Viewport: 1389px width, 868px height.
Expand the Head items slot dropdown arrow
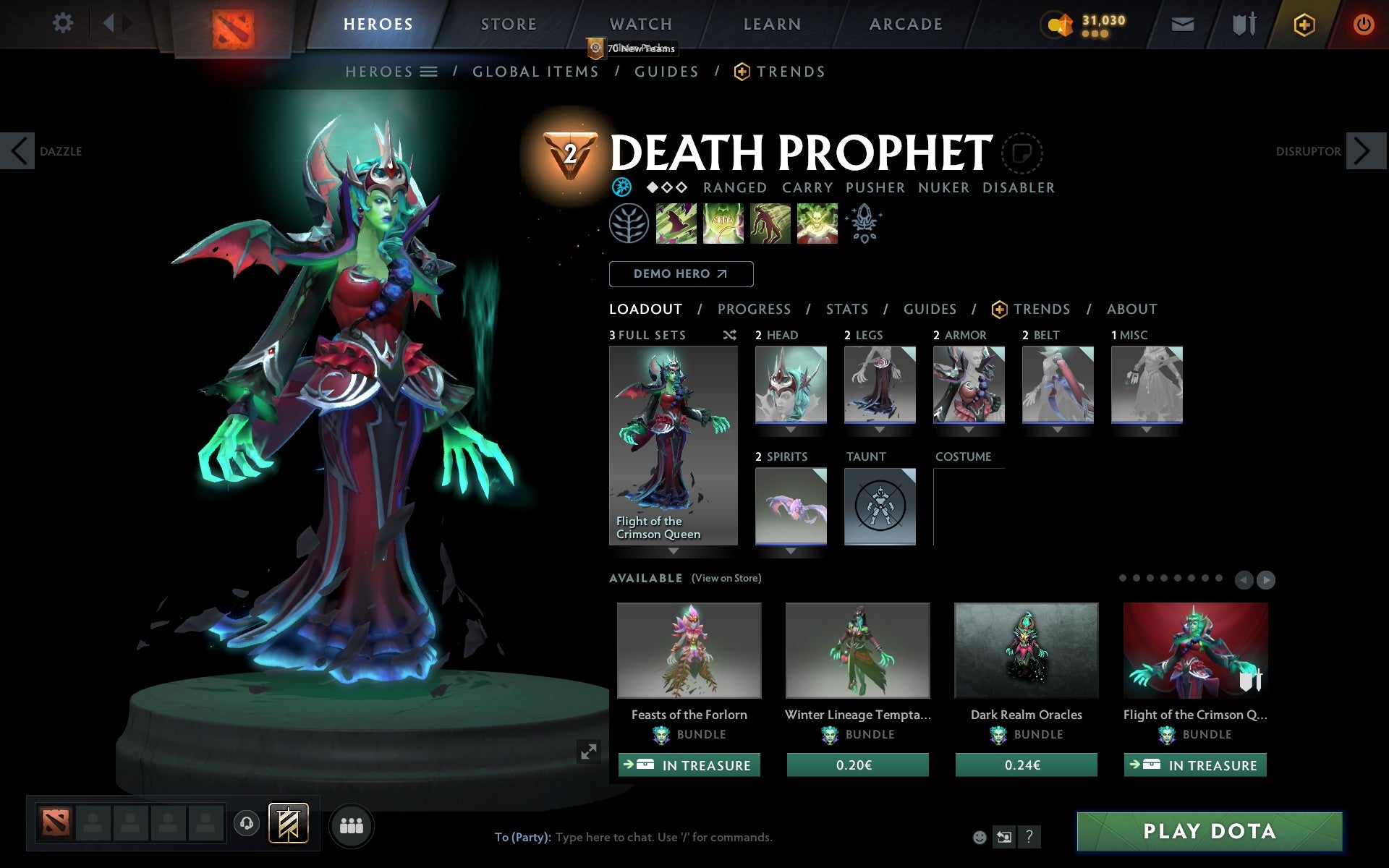[790, 428]
